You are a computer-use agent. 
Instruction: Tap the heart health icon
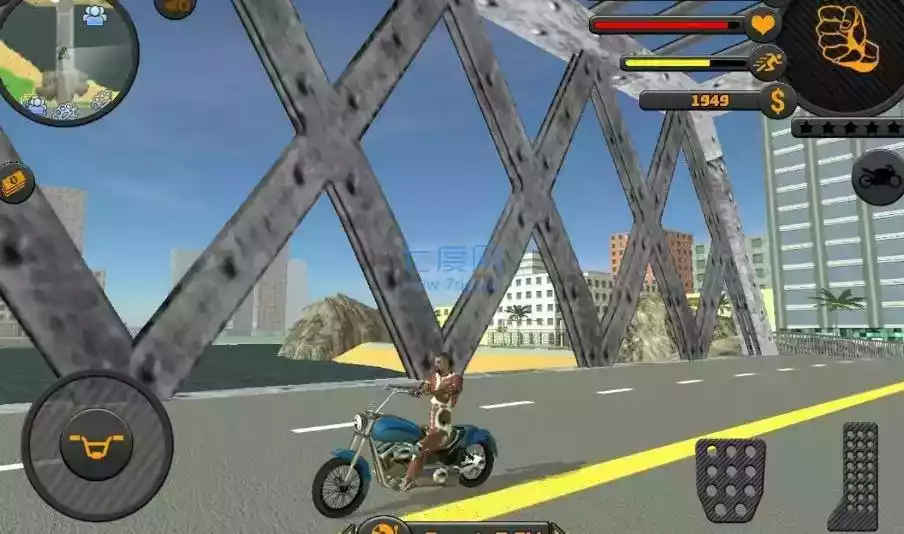coord(763,25)
